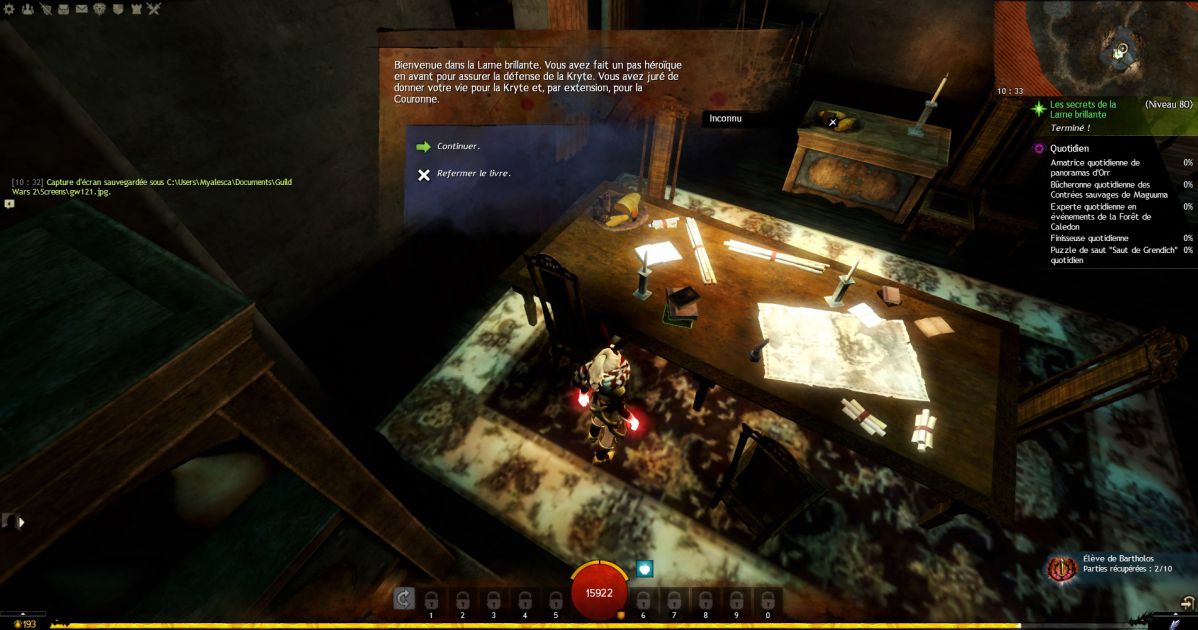Click the teal apple food buff icon
This screenshot has height=630, width=1198.
pyautogui.click(x=645, y=568)
